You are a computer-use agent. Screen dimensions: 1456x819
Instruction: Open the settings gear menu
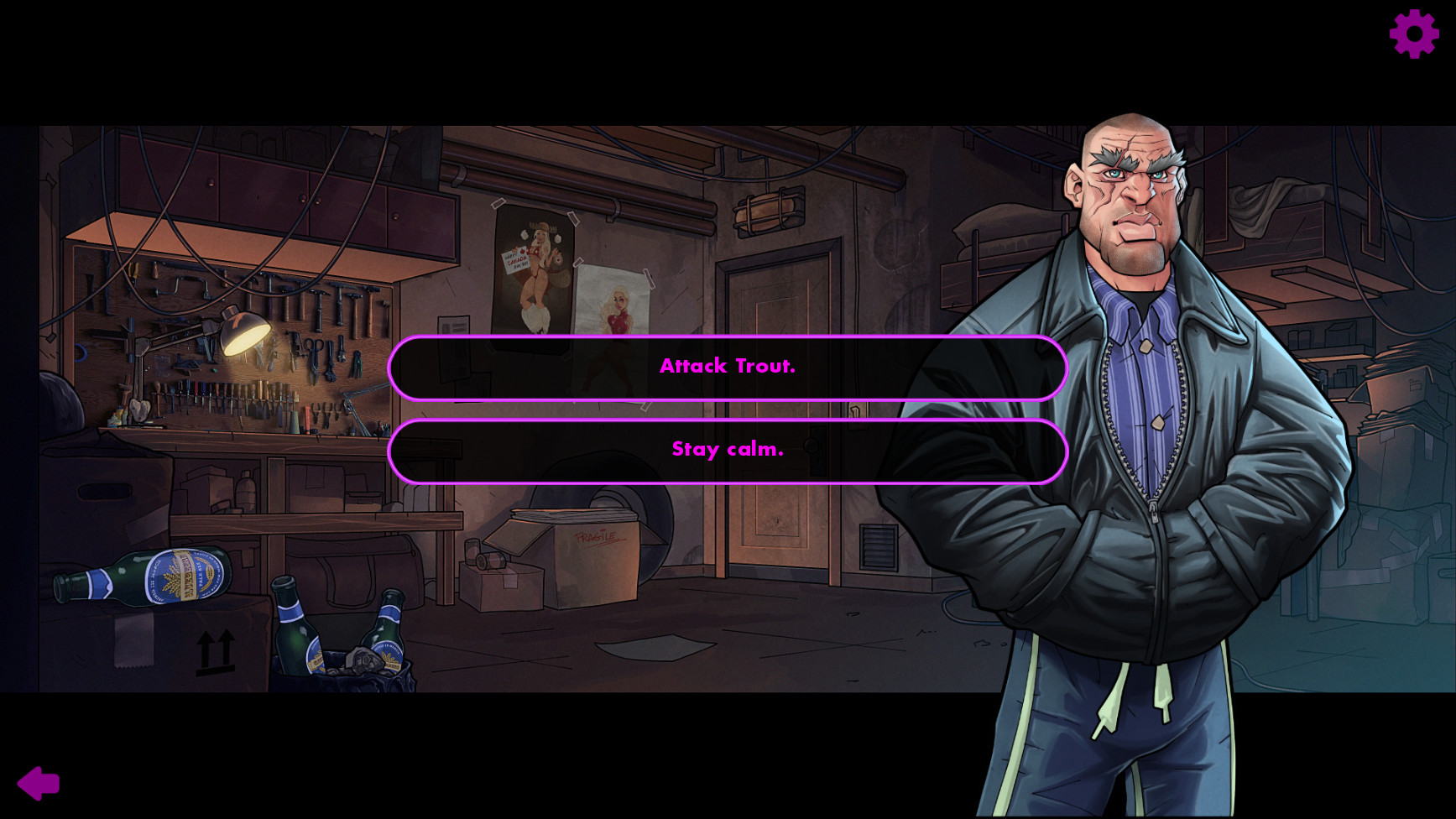coord(1413,34)
